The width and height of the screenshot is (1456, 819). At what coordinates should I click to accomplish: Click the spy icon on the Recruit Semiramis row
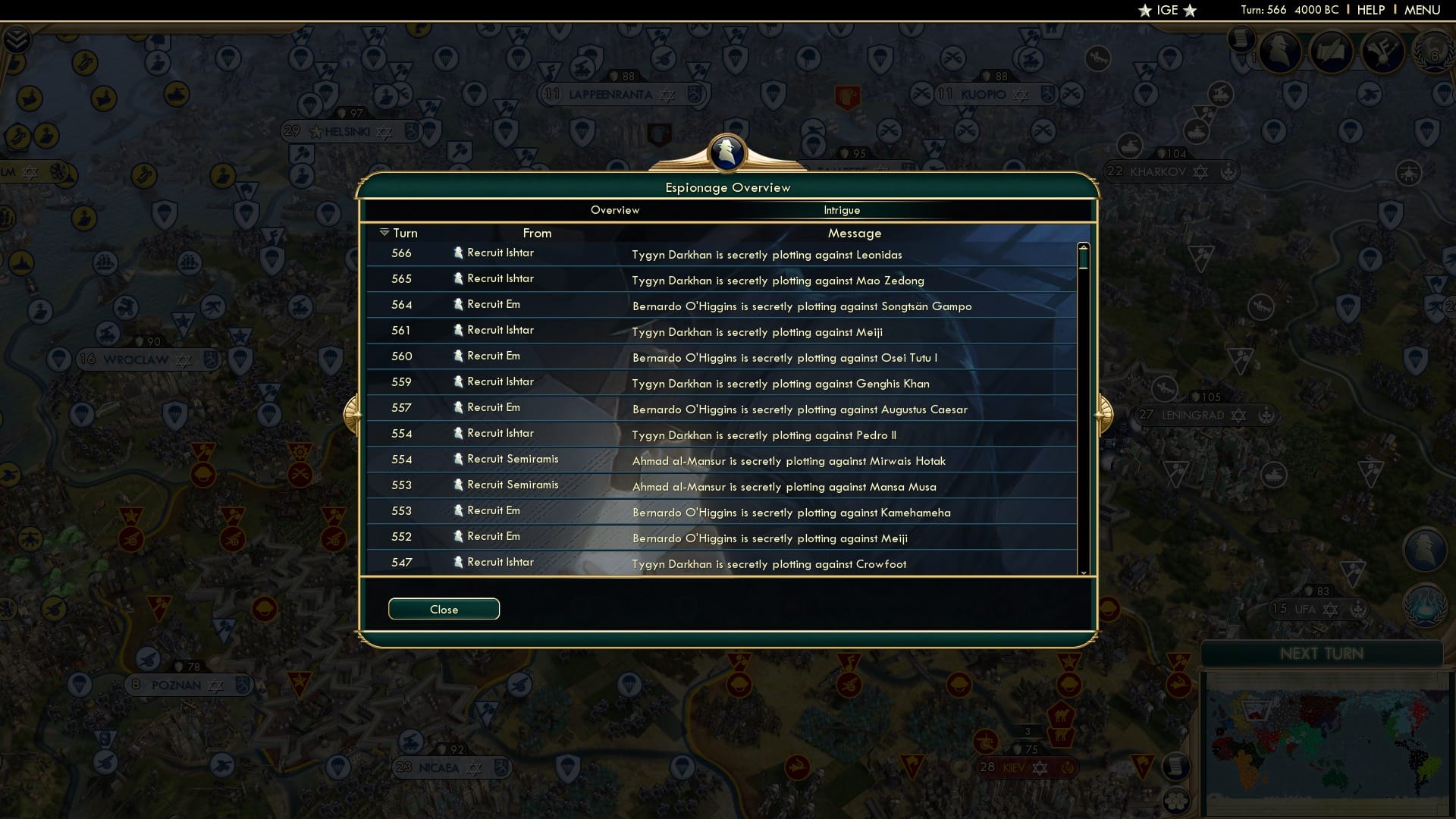(x=458, y=460)
